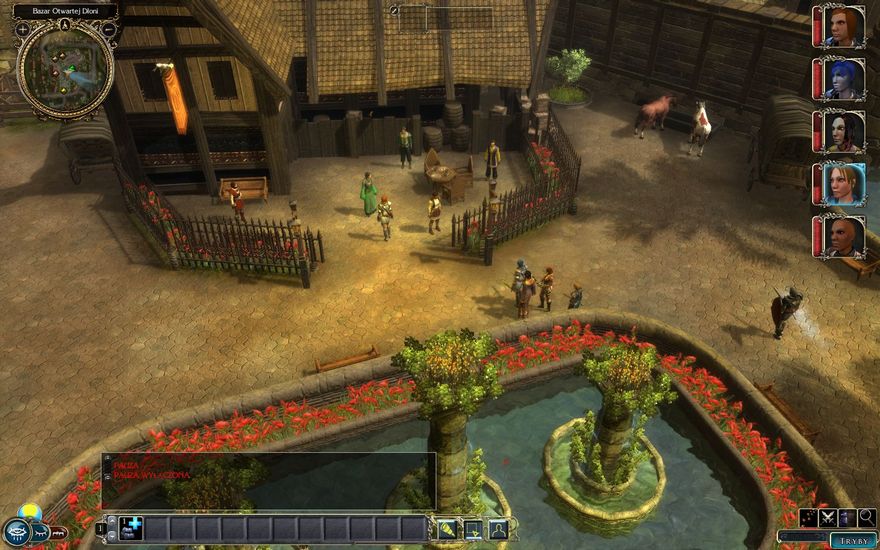Image resolution: width=880 pixels, height=550 pixels.
Task: Toggle the eye icon in the bottom corner
Action: pyautogui.click(x=16, y=531)
